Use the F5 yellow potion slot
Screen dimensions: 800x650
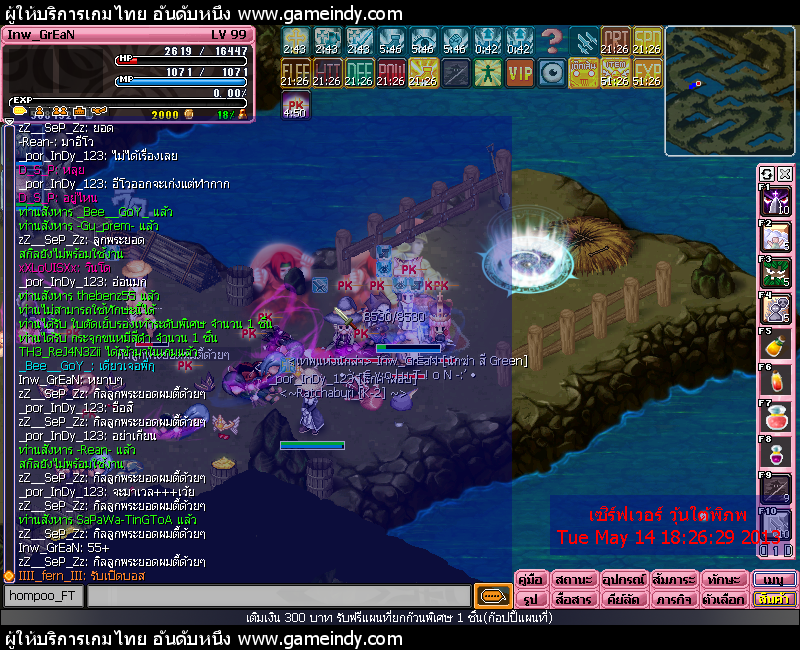coord(777,345)
